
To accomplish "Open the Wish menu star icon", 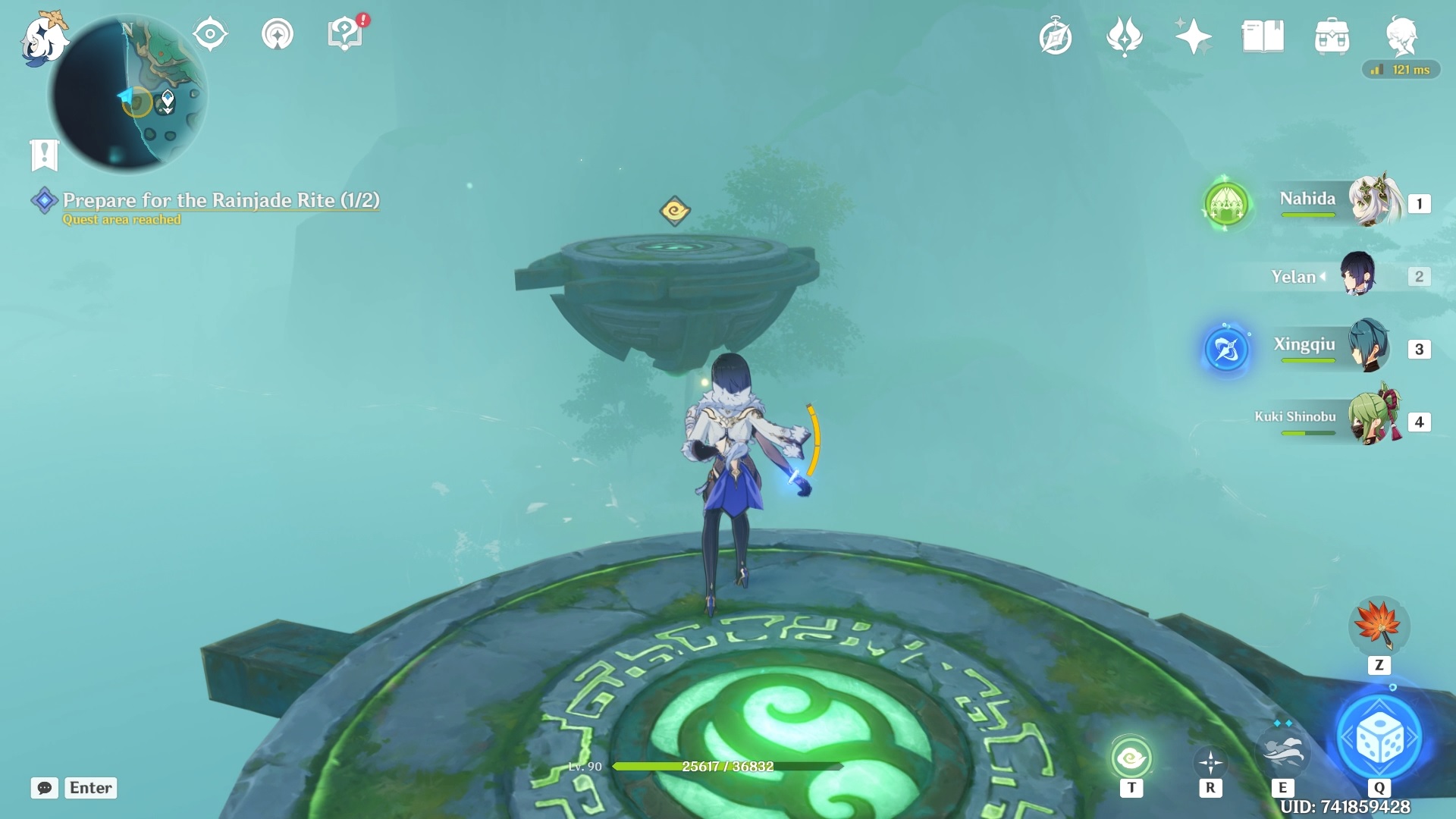I will pyautogui.click(x=1194, y=34).
